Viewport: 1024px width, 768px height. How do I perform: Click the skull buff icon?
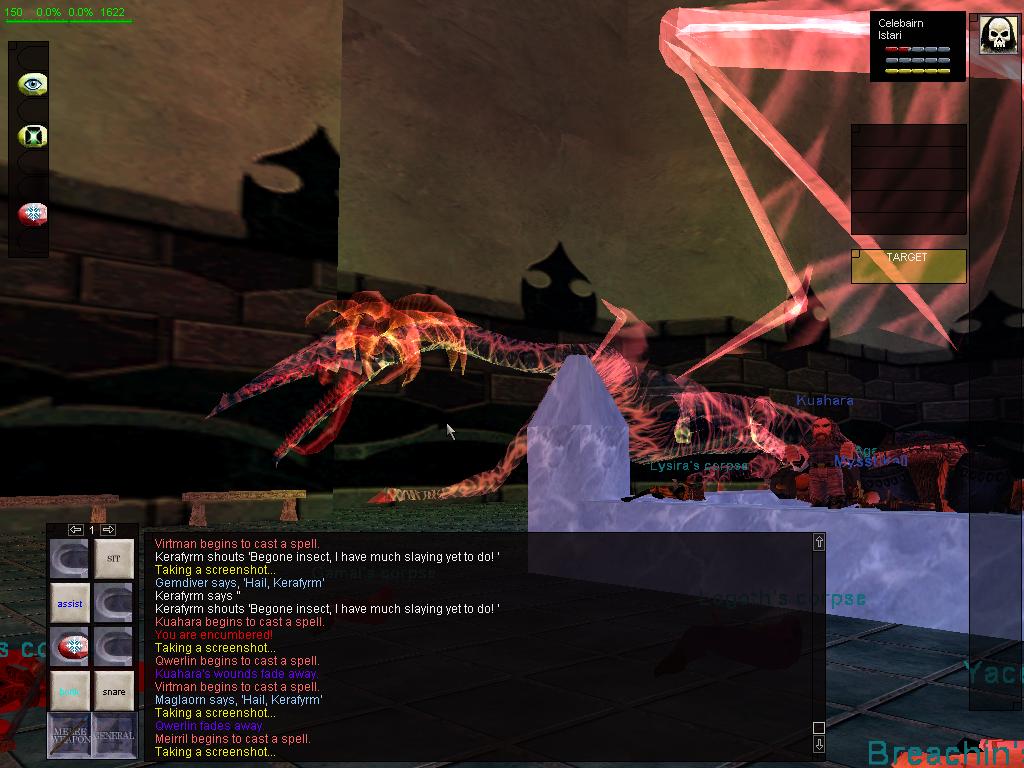(998, 35)
